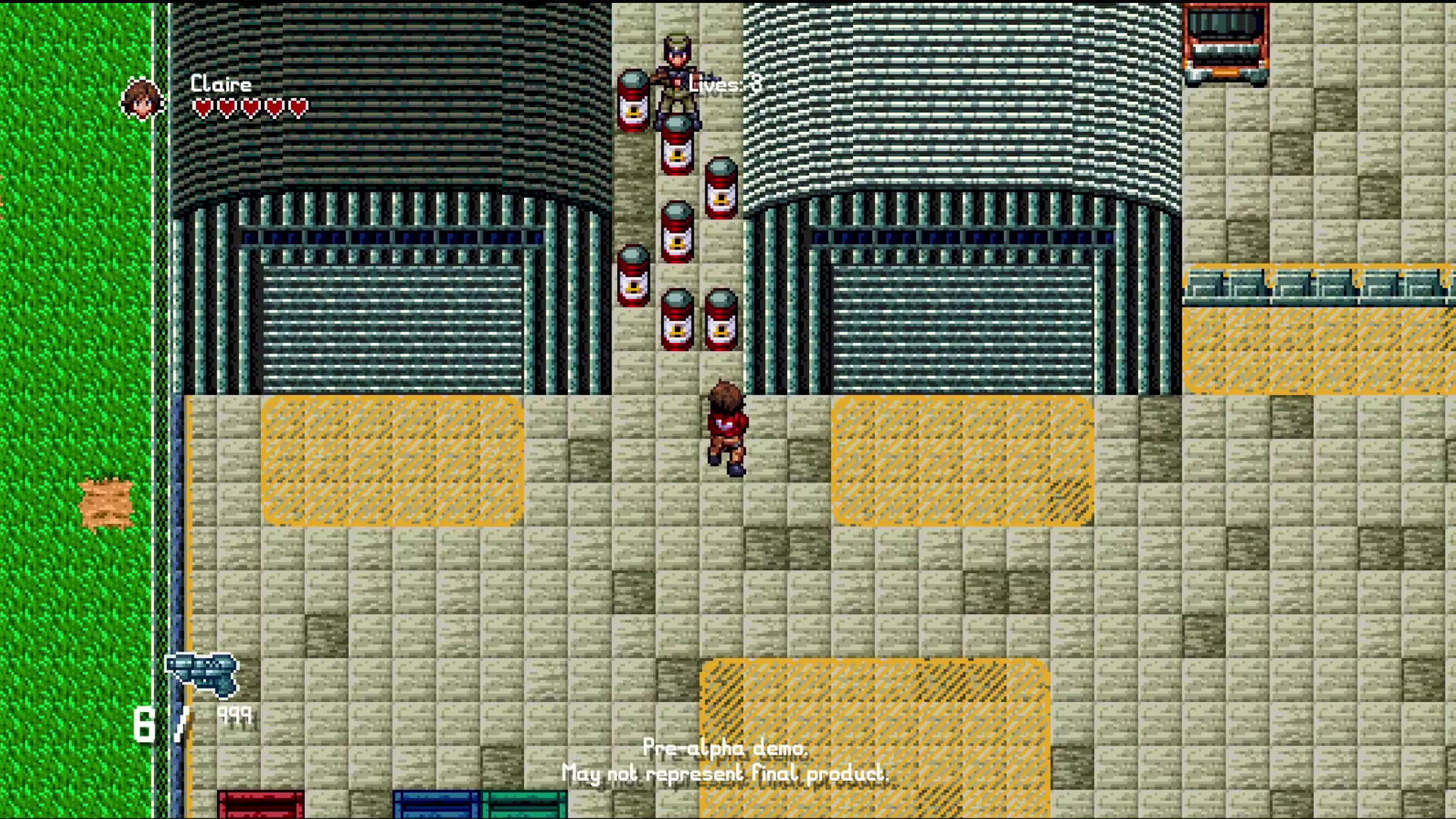Click the red crate at the bottom
1456x819 pixels.
point(262,804)
